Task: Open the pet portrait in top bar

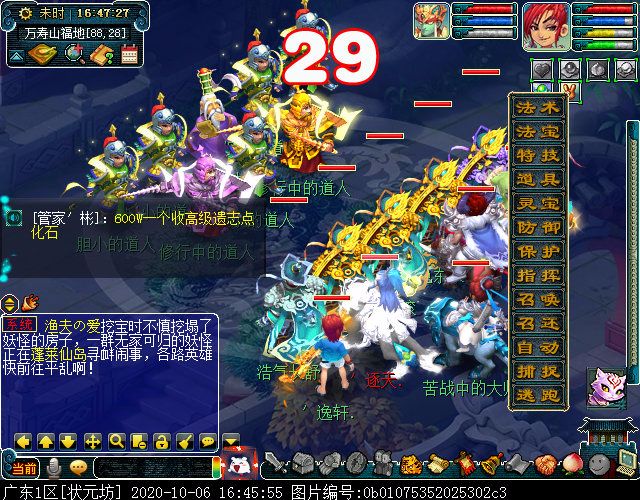Action: tap(432, 22)
